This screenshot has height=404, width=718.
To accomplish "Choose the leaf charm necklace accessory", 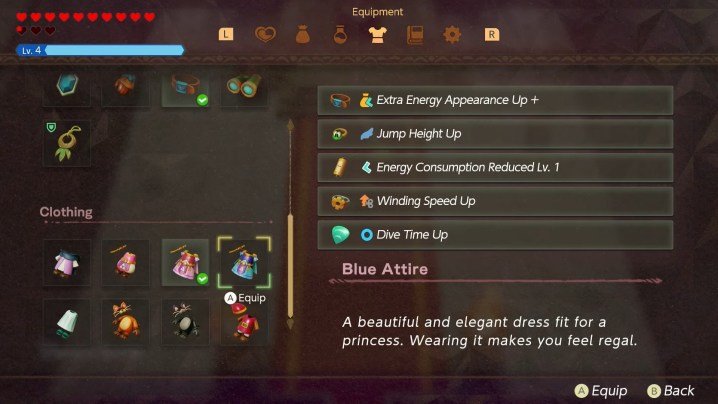I will (x=67, y=143).
